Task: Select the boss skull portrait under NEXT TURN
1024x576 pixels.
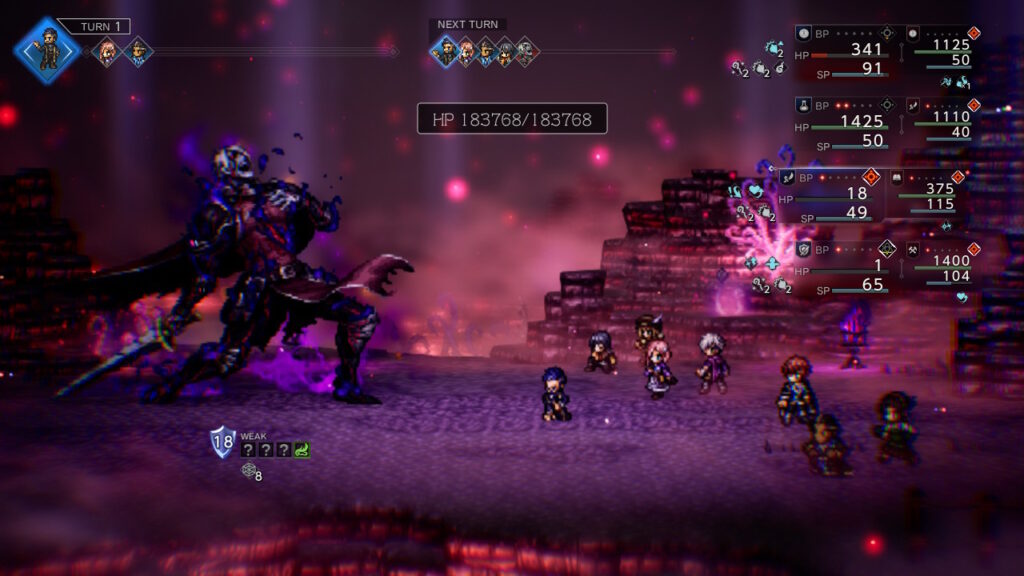Action: click(526, 52)
